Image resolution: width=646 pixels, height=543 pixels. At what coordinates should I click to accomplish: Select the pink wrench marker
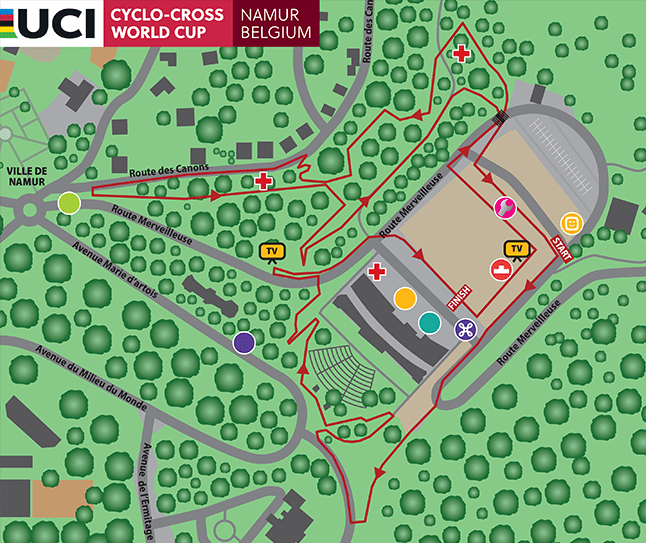coord(506,208)
